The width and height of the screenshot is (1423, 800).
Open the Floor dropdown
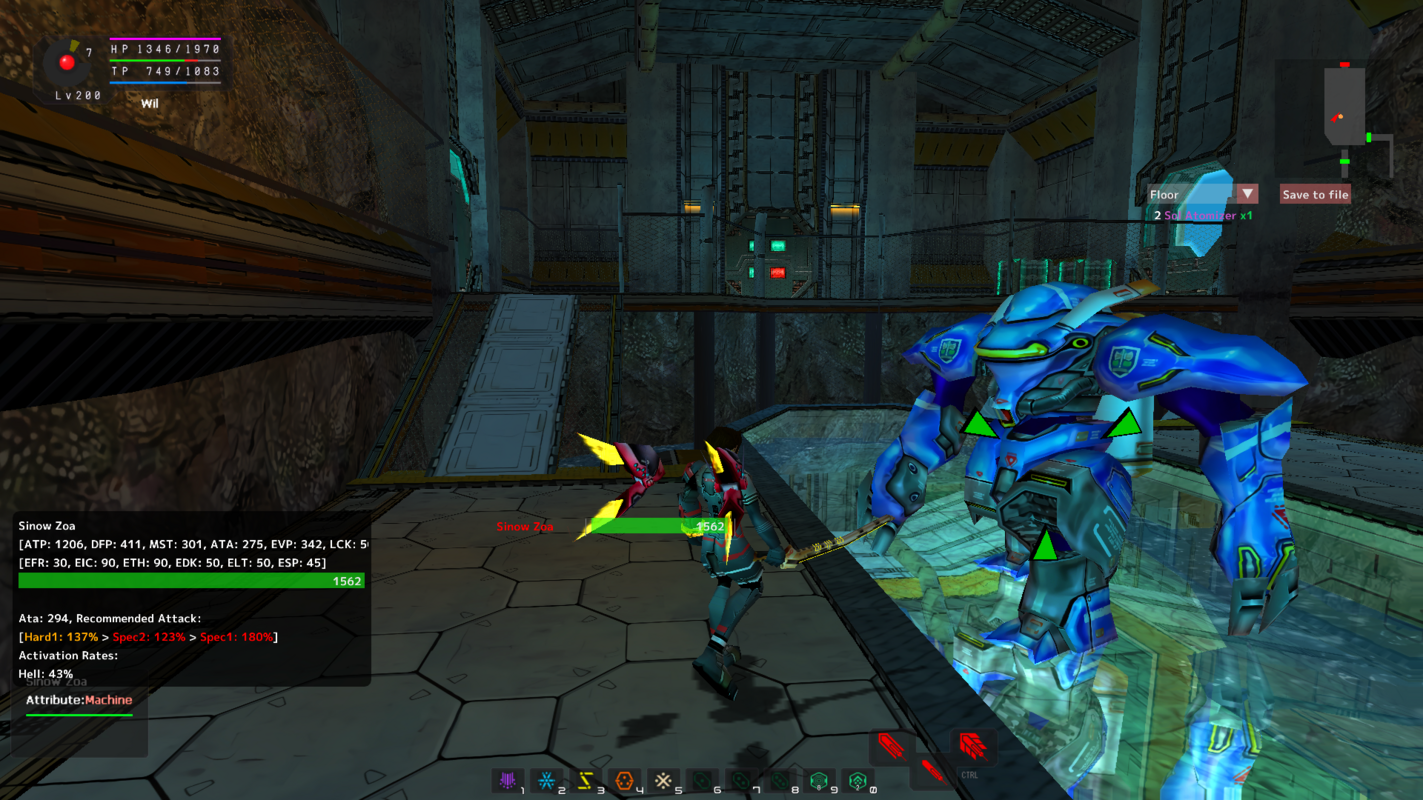(1247, 194)
